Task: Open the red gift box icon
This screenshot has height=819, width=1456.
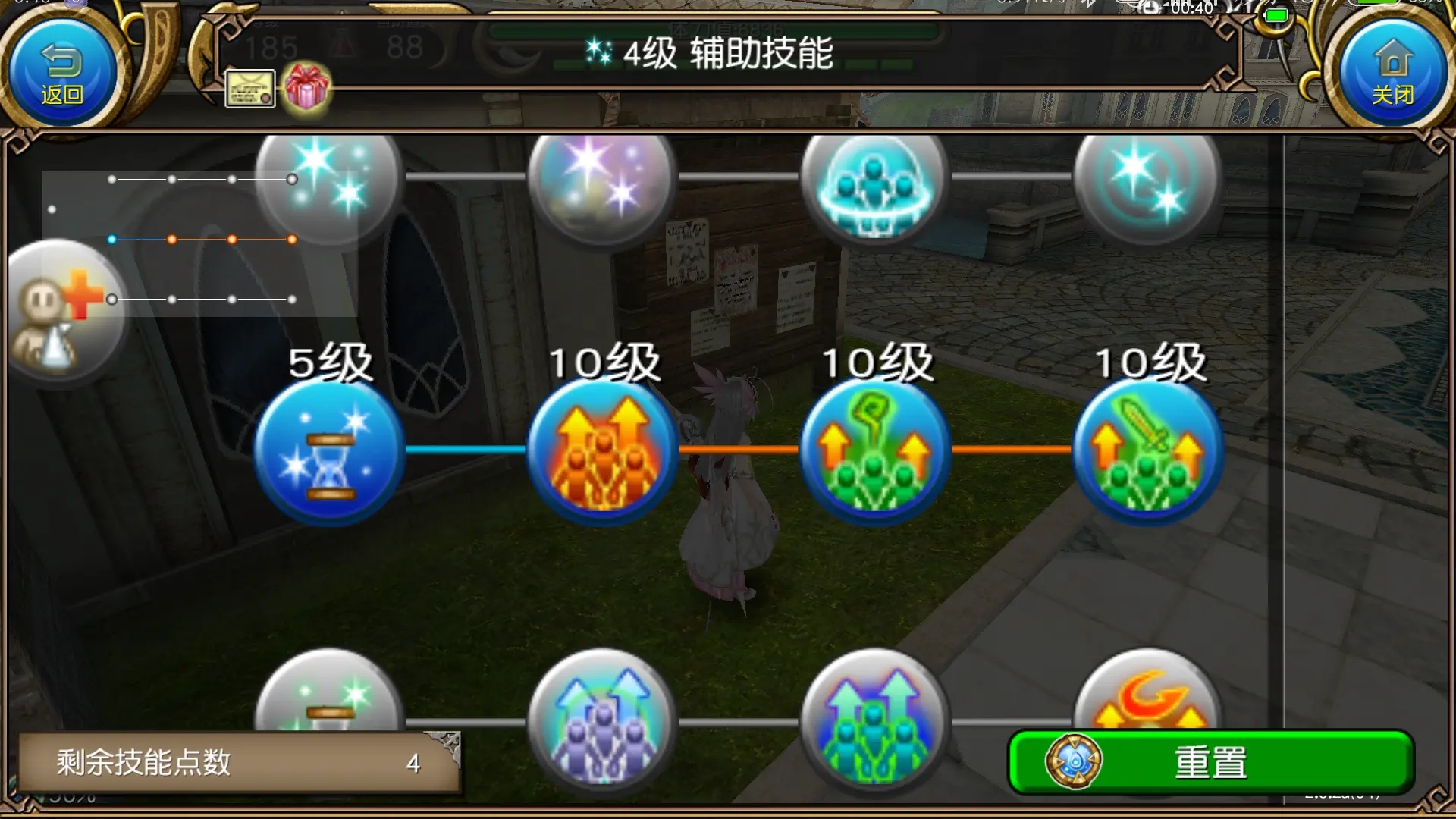Action: click(306, 87)
